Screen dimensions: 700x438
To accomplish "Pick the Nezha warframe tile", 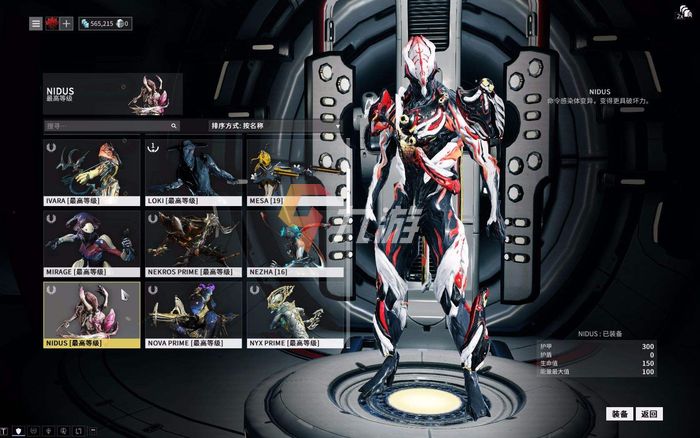I will [294, 242].
